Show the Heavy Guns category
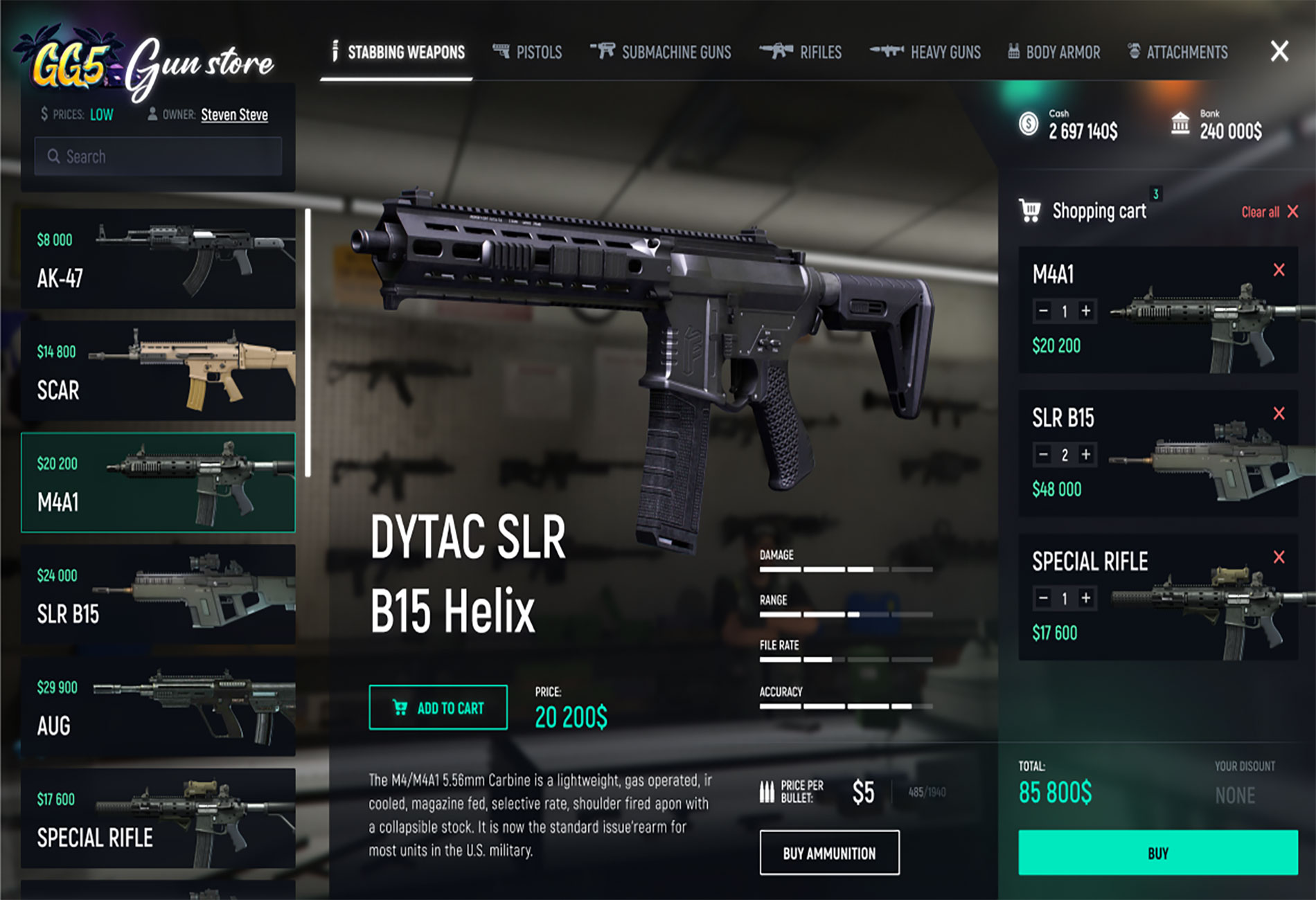Image resolution: width=1316 pixels, height=900 pixels. (925, 52)
